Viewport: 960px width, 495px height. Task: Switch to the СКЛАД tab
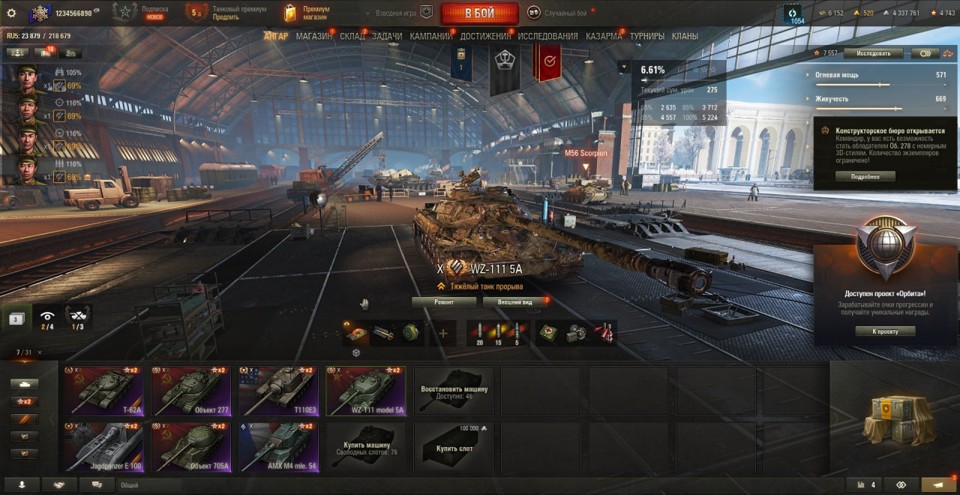[x=352, y=36]
